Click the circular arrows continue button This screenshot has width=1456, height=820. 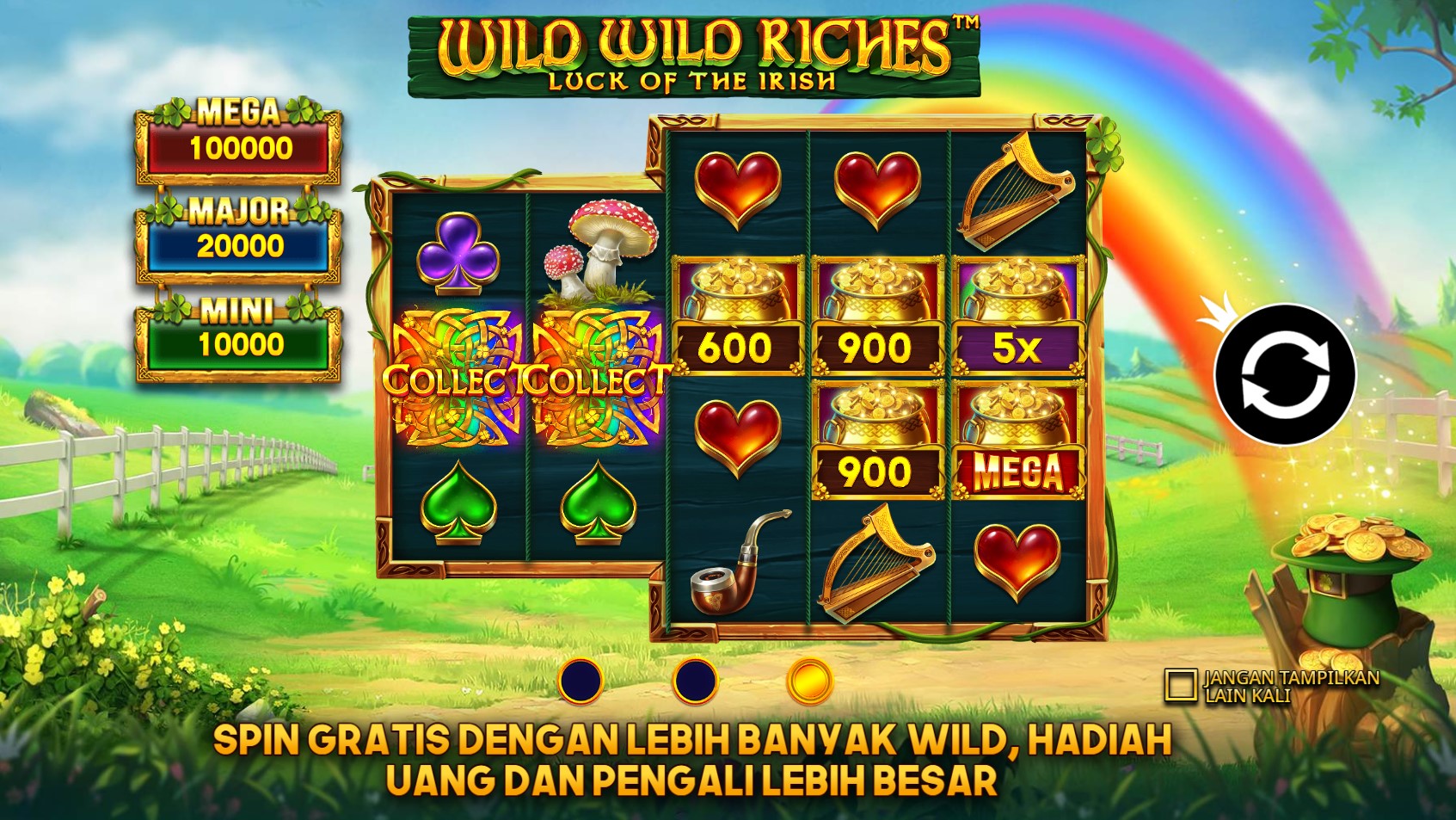[x=1285, y=375]
